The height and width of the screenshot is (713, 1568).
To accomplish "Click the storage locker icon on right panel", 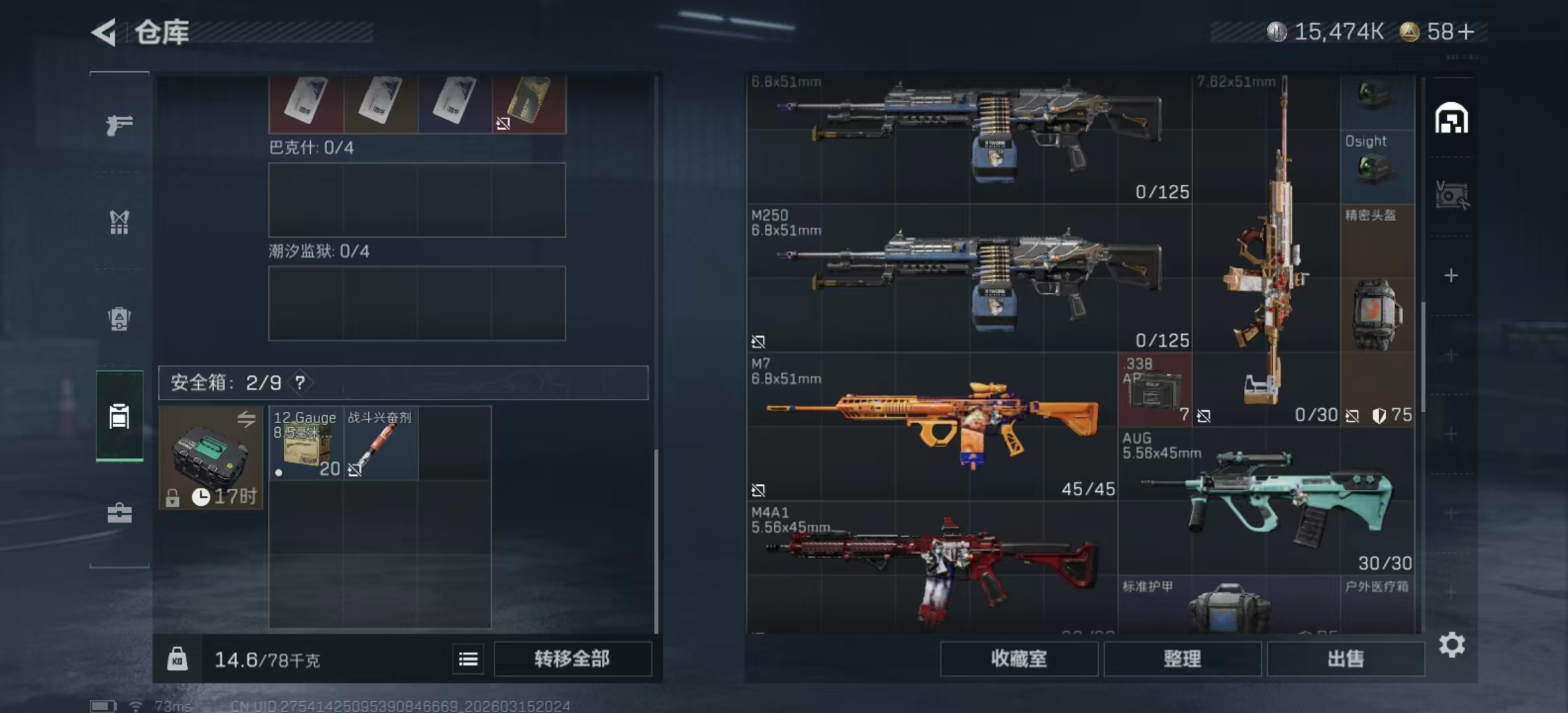I will (1451, 116).
